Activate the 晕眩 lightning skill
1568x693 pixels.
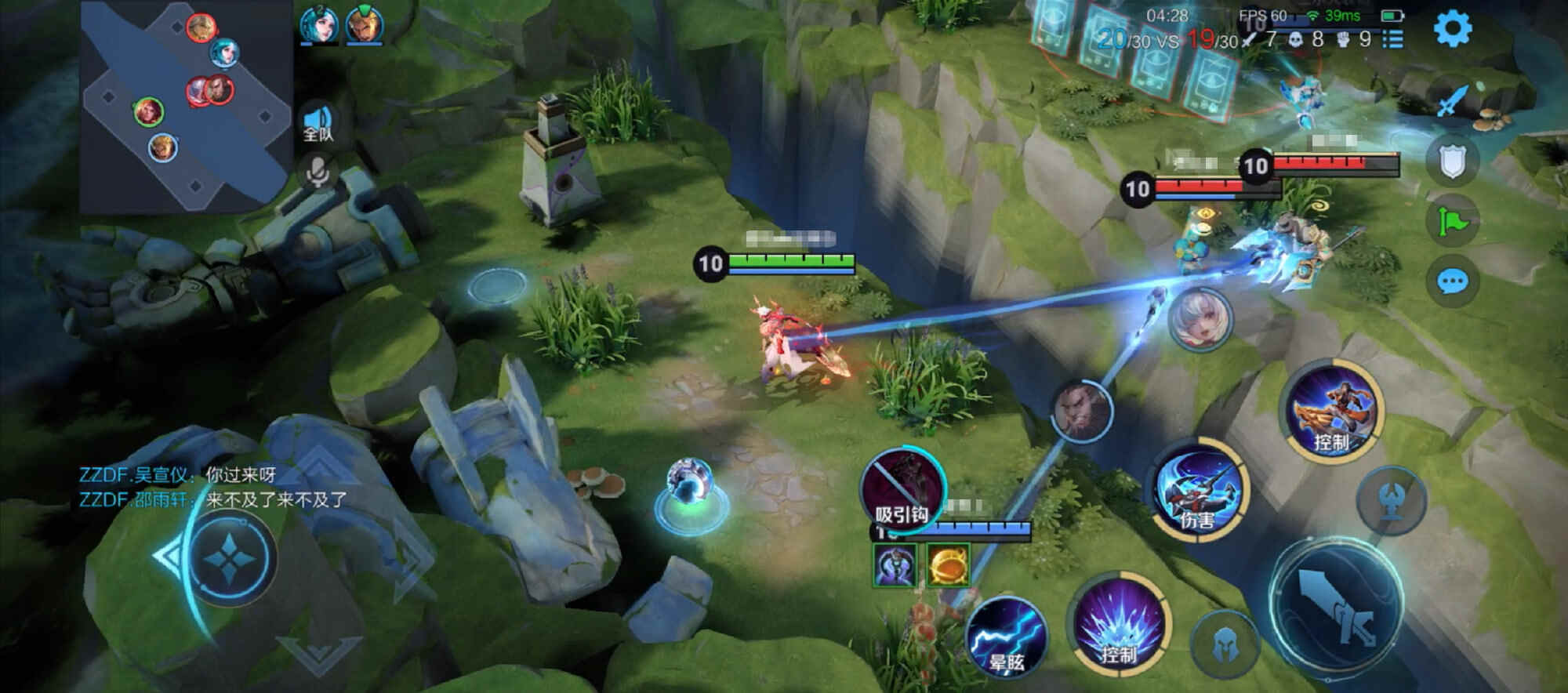pyautogui.click(x=1007, y=636)
